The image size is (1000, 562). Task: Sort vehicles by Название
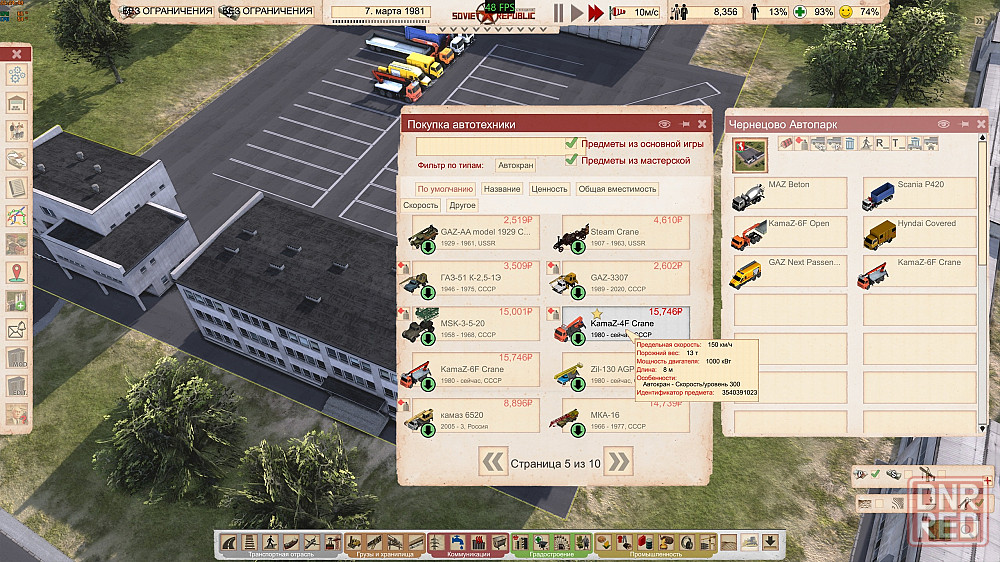501,189
